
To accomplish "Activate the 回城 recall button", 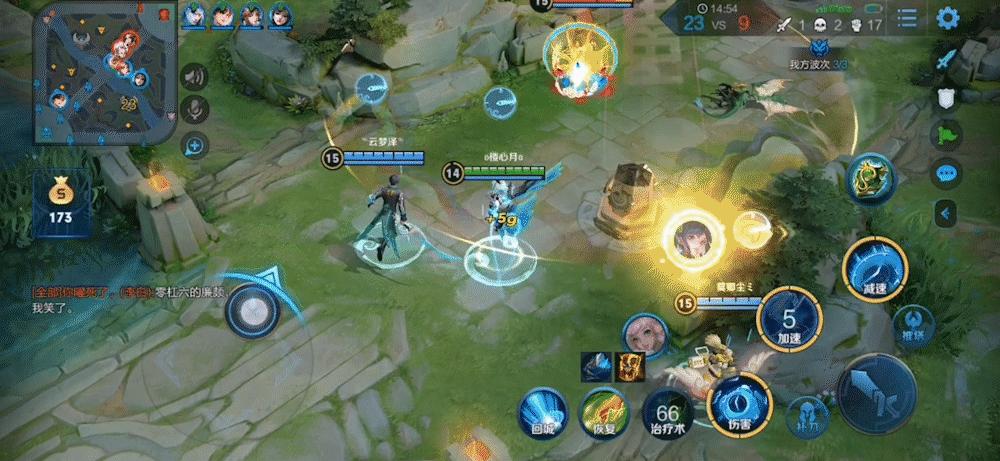I will [543, 410].
